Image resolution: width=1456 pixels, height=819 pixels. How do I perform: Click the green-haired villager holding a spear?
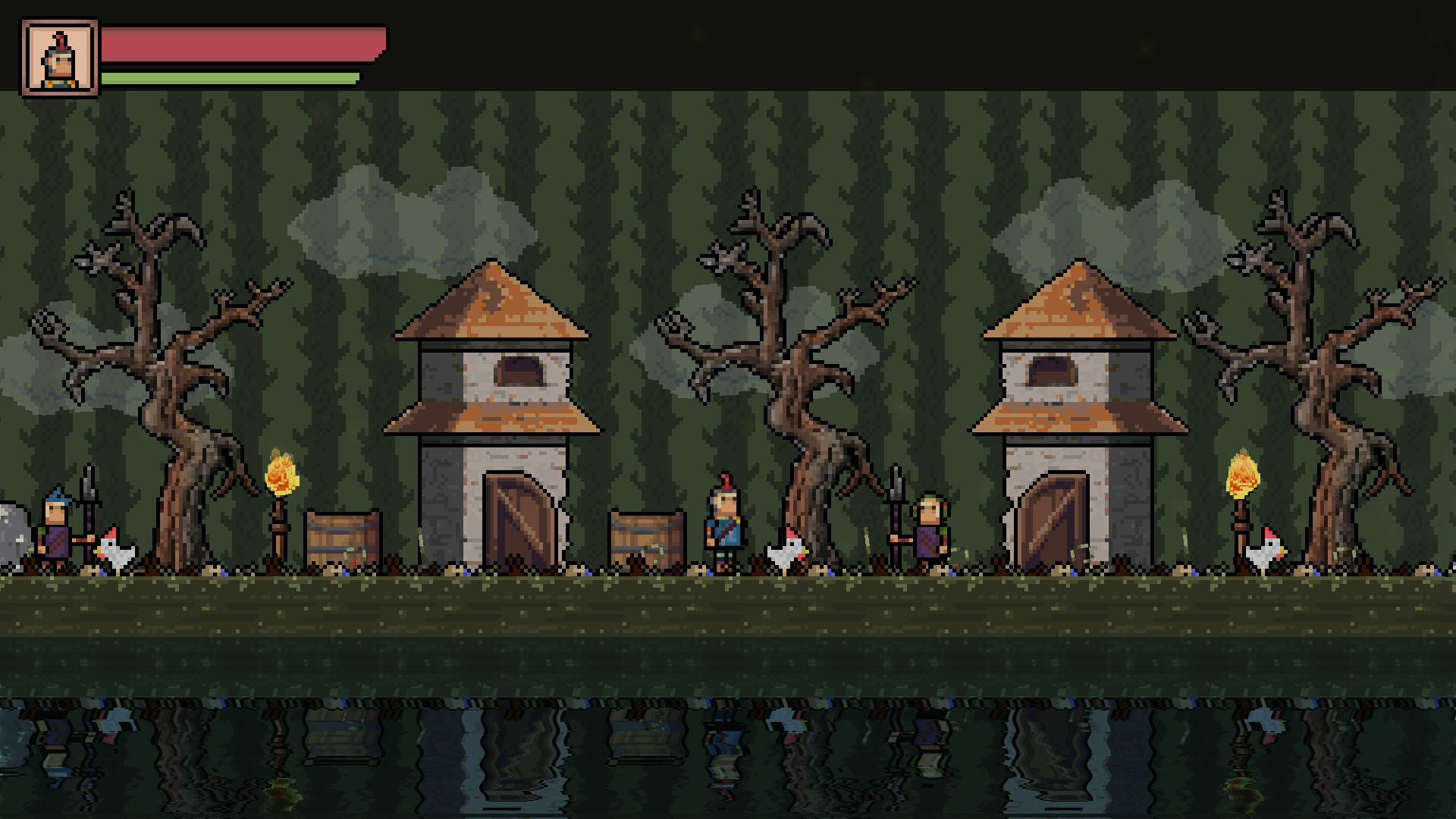pos(929,531)
